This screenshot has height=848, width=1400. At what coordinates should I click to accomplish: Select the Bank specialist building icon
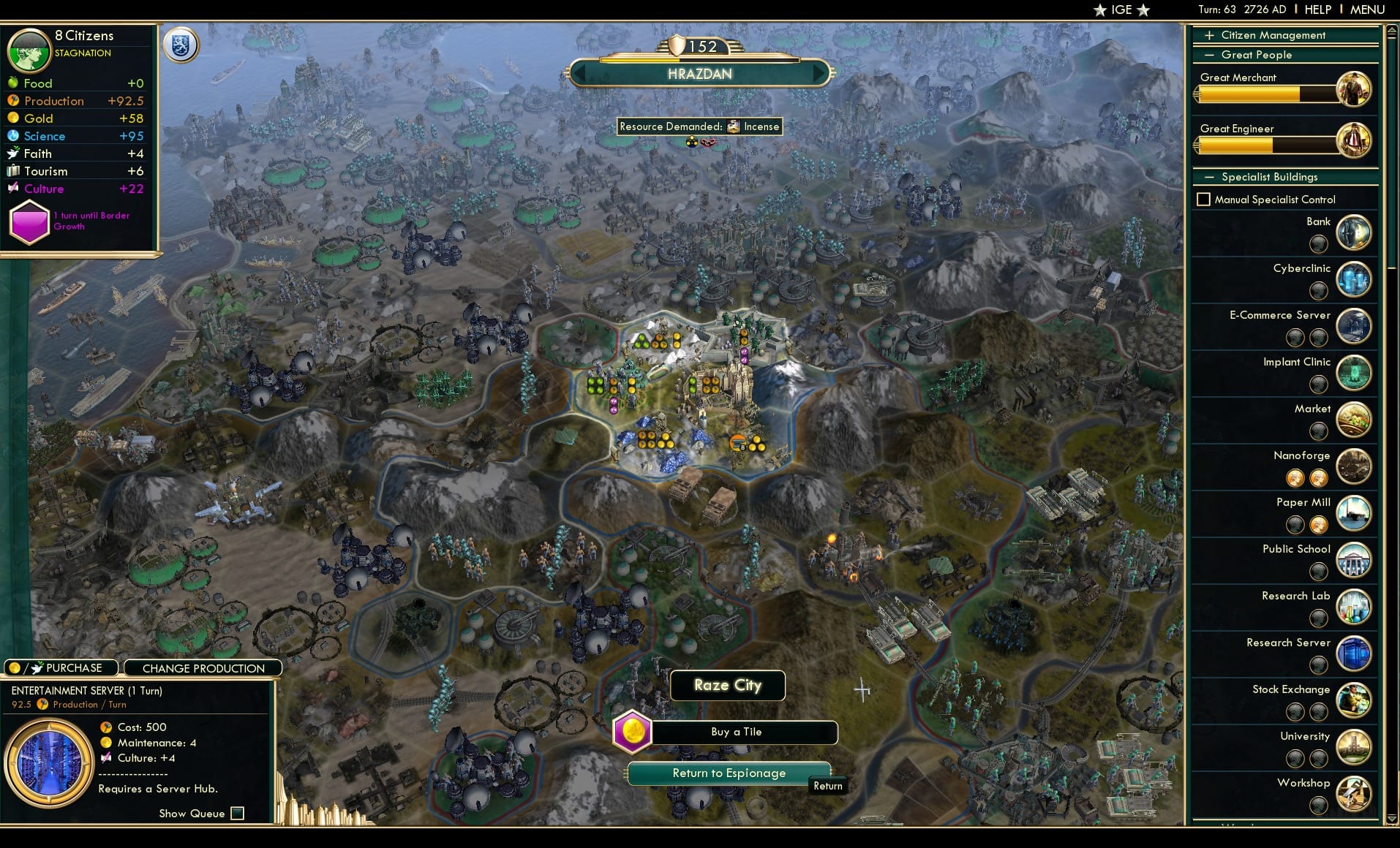[1355, 232]
